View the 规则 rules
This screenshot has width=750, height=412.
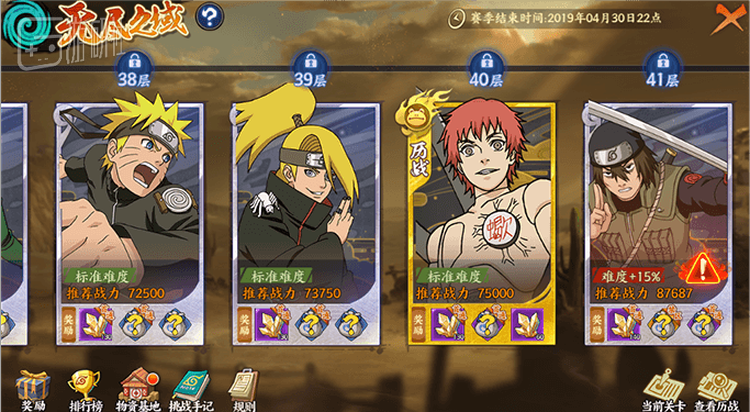(x=243, y=387)
